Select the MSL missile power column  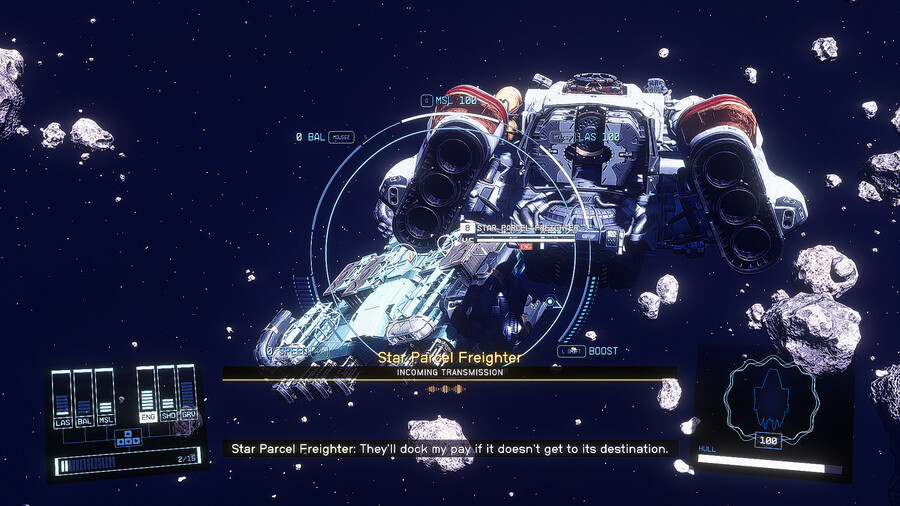[105, 399]
